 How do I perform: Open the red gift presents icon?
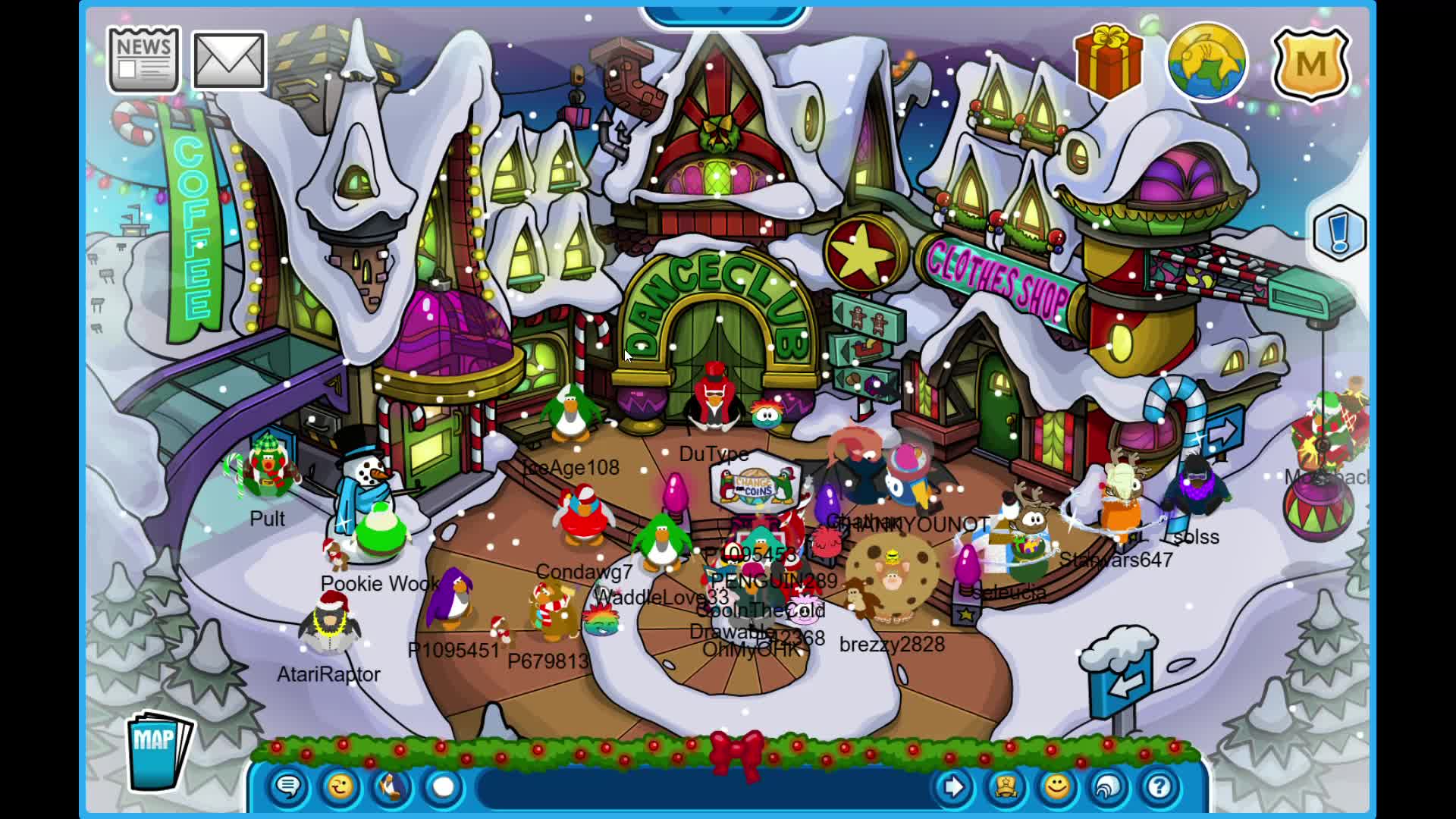point(1107,61)
